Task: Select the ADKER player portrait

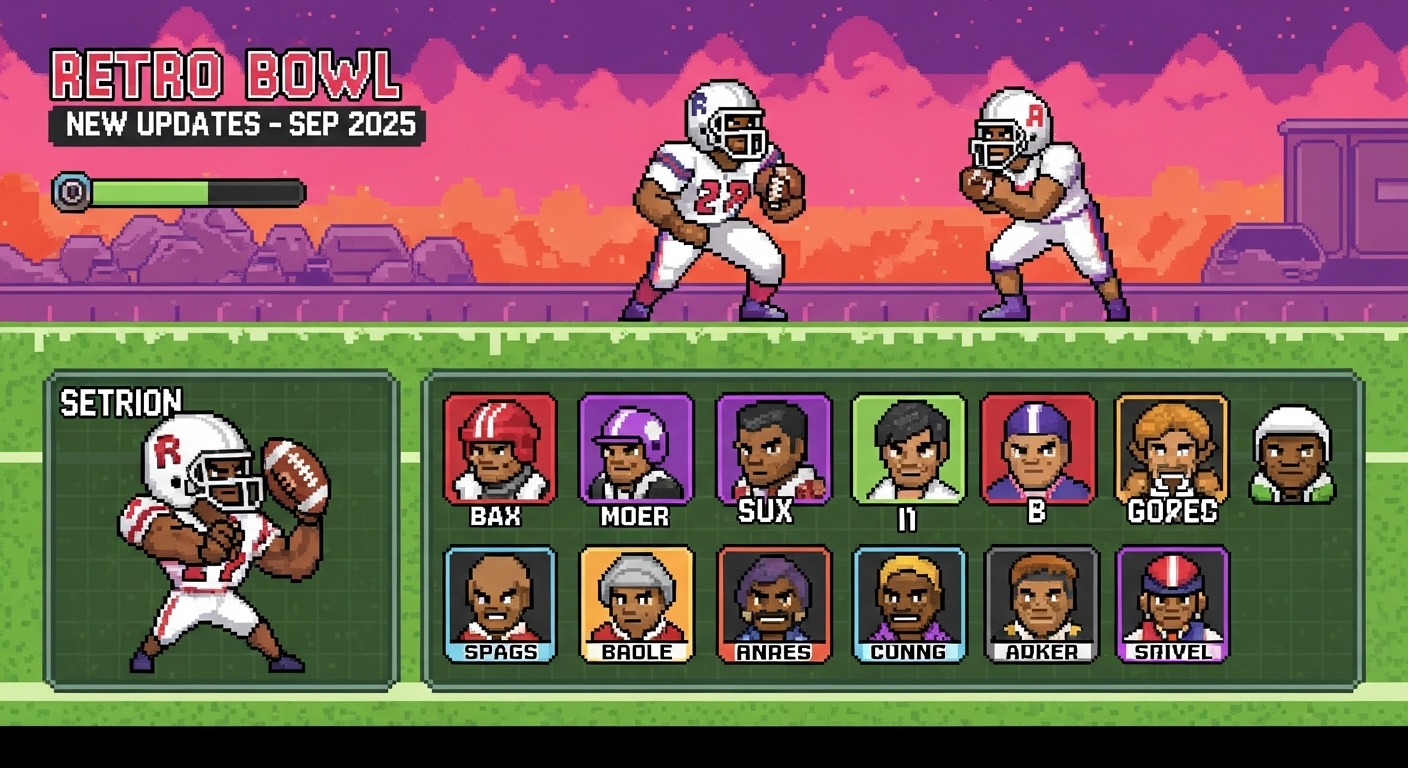Action: [1041, 602]
